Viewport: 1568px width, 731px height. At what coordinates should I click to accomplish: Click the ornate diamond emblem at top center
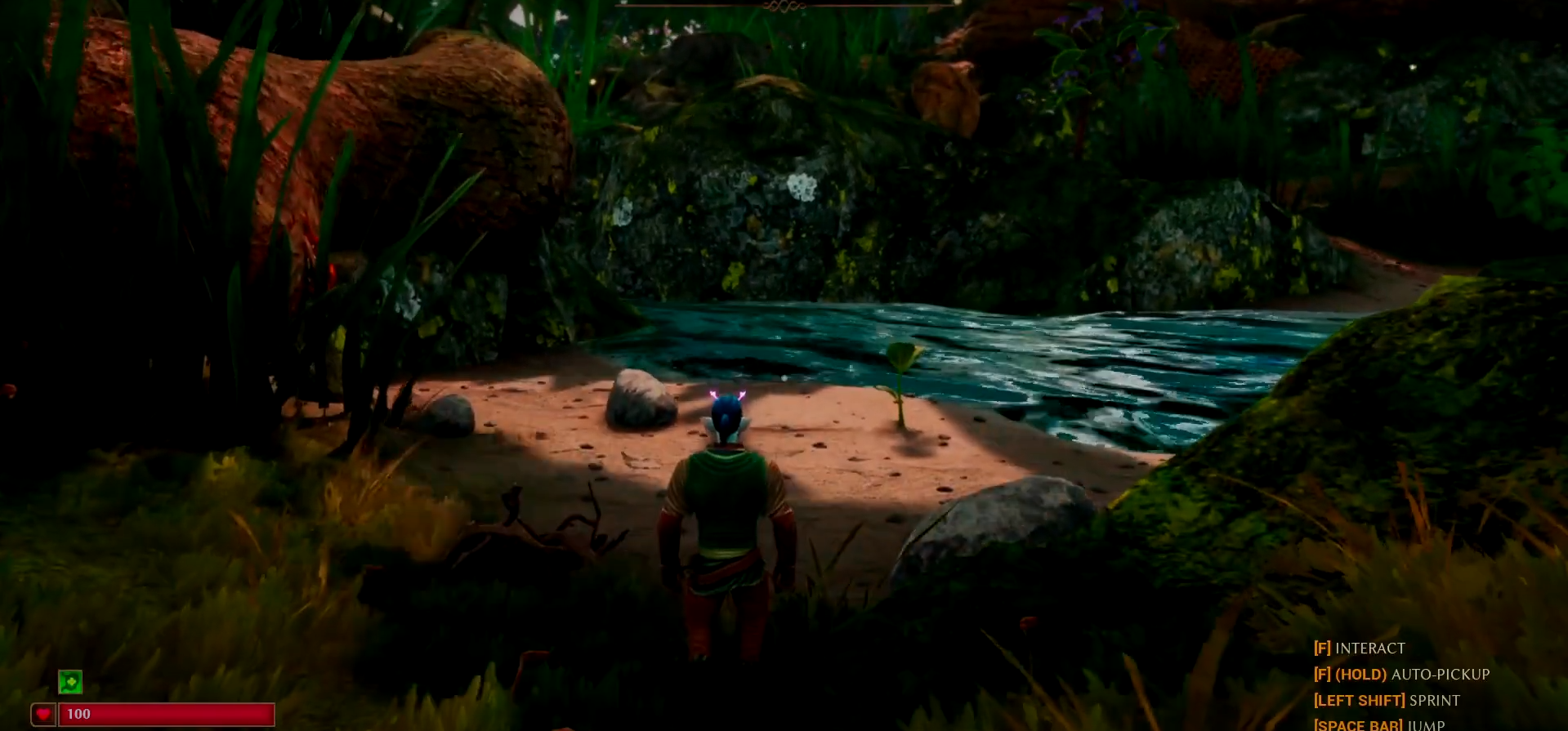785,7
